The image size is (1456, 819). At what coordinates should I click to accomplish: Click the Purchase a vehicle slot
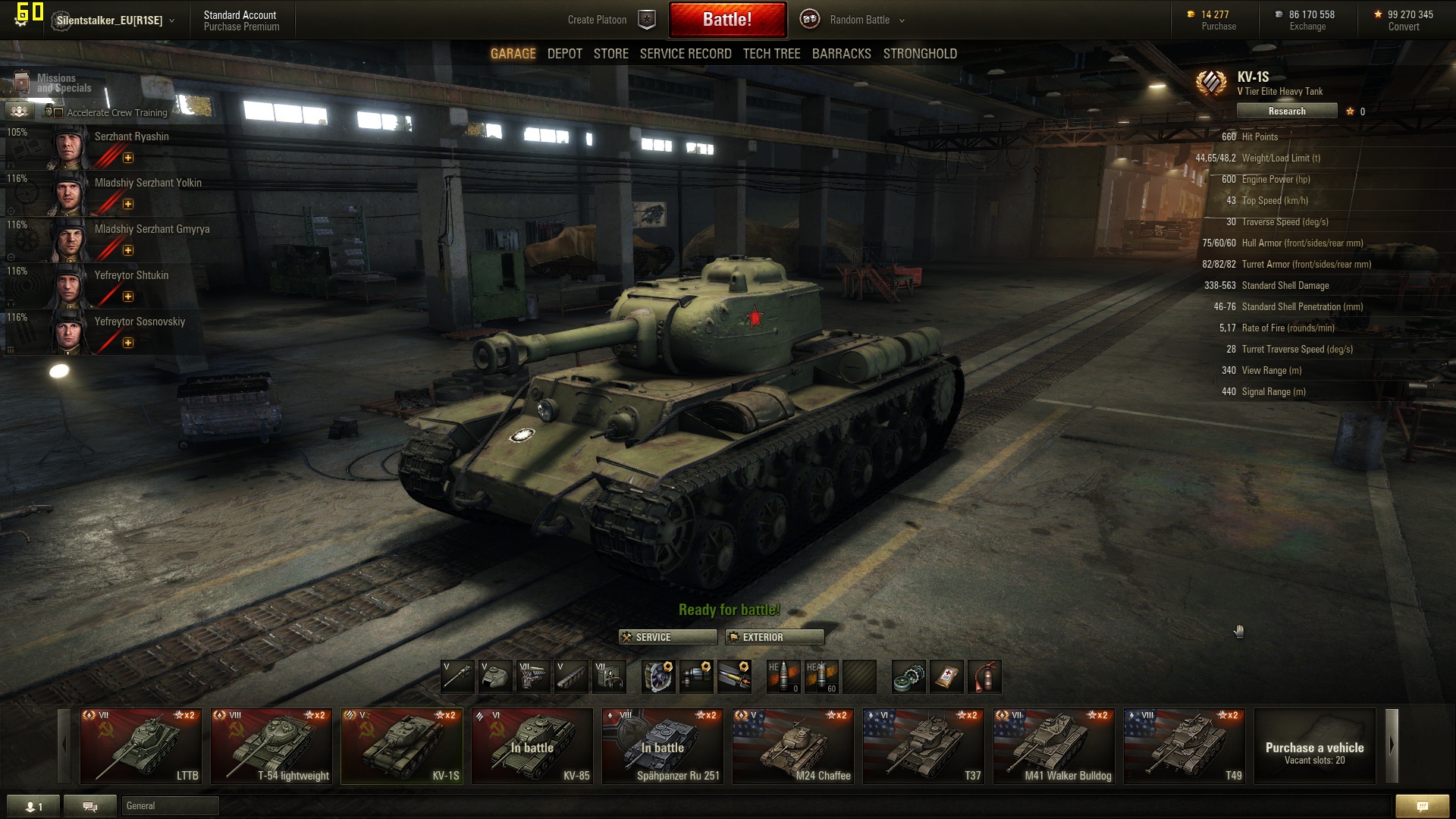(1314, 745)
